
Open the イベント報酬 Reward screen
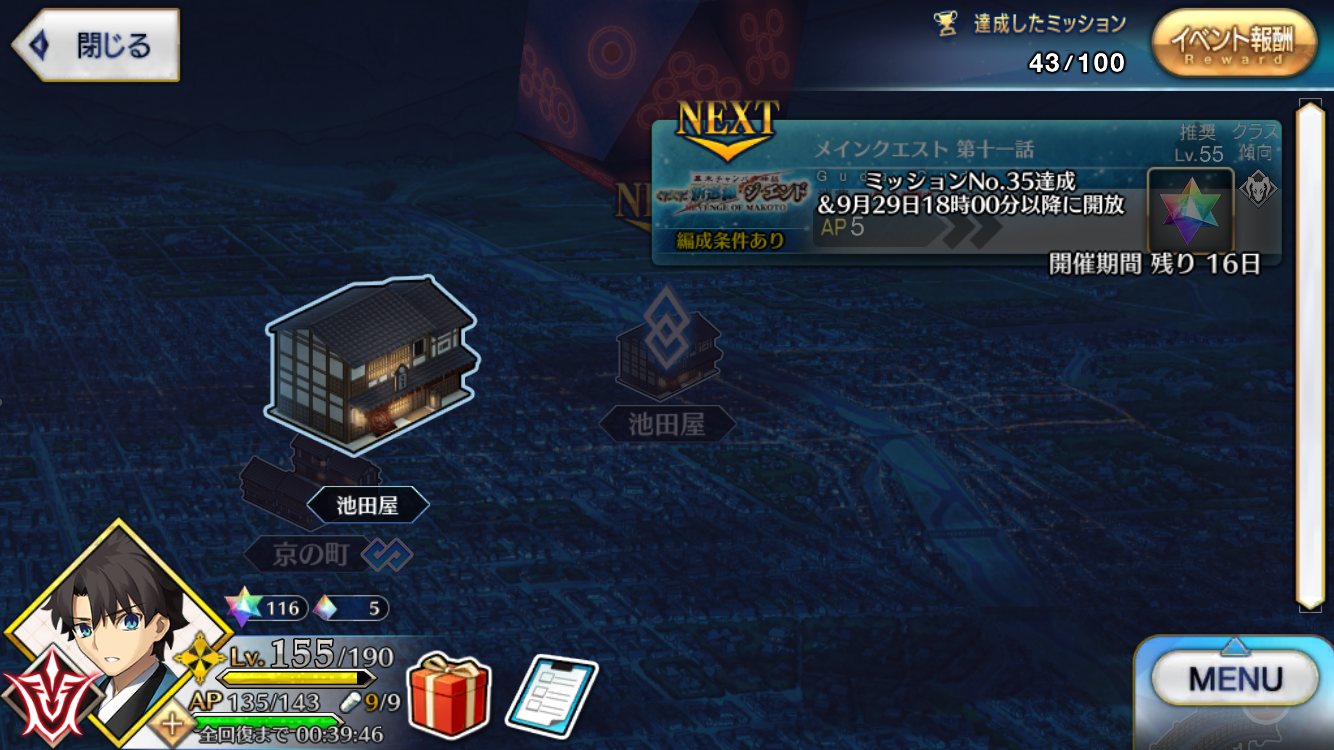[x=1232, y=44]
